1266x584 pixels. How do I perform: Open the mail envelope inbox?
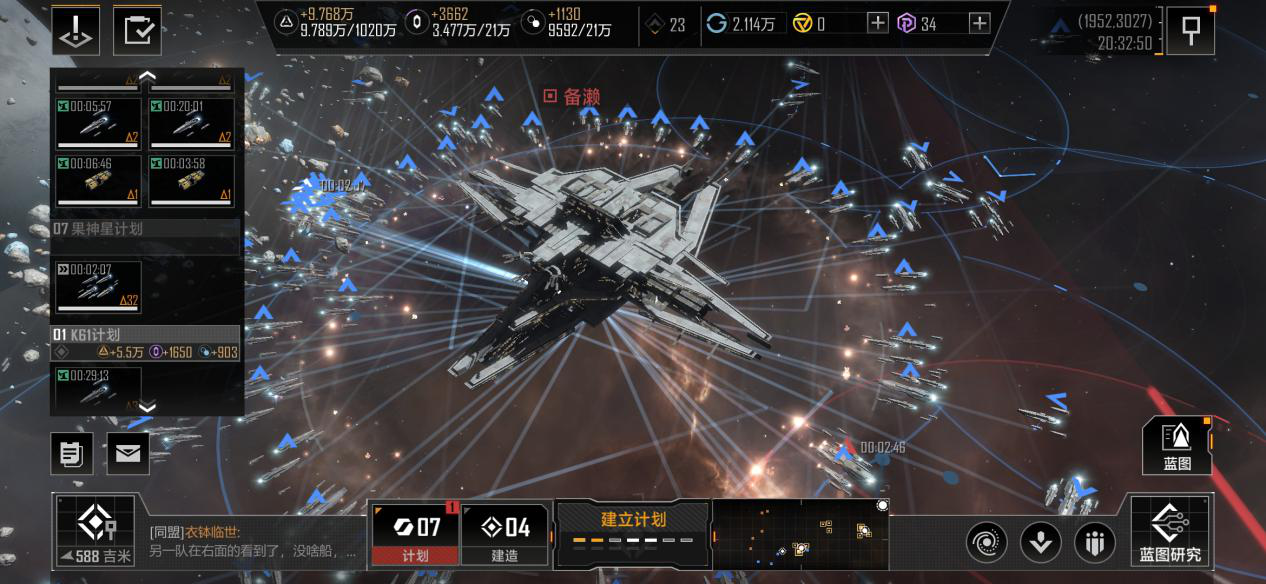pos(128,454)
